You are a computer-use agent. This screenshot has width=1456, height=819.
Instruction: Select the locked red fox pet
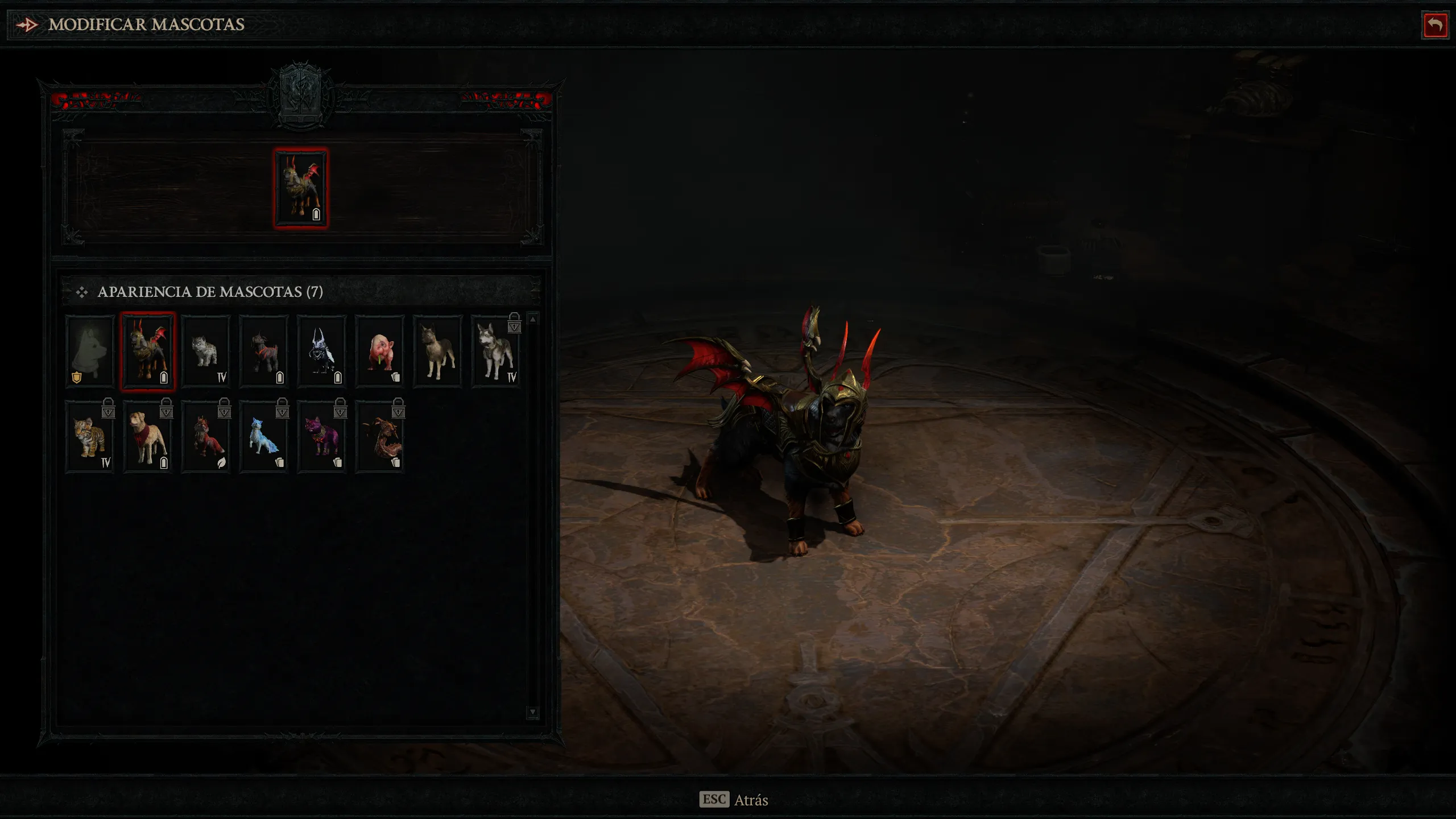click(x=206, y=436)
